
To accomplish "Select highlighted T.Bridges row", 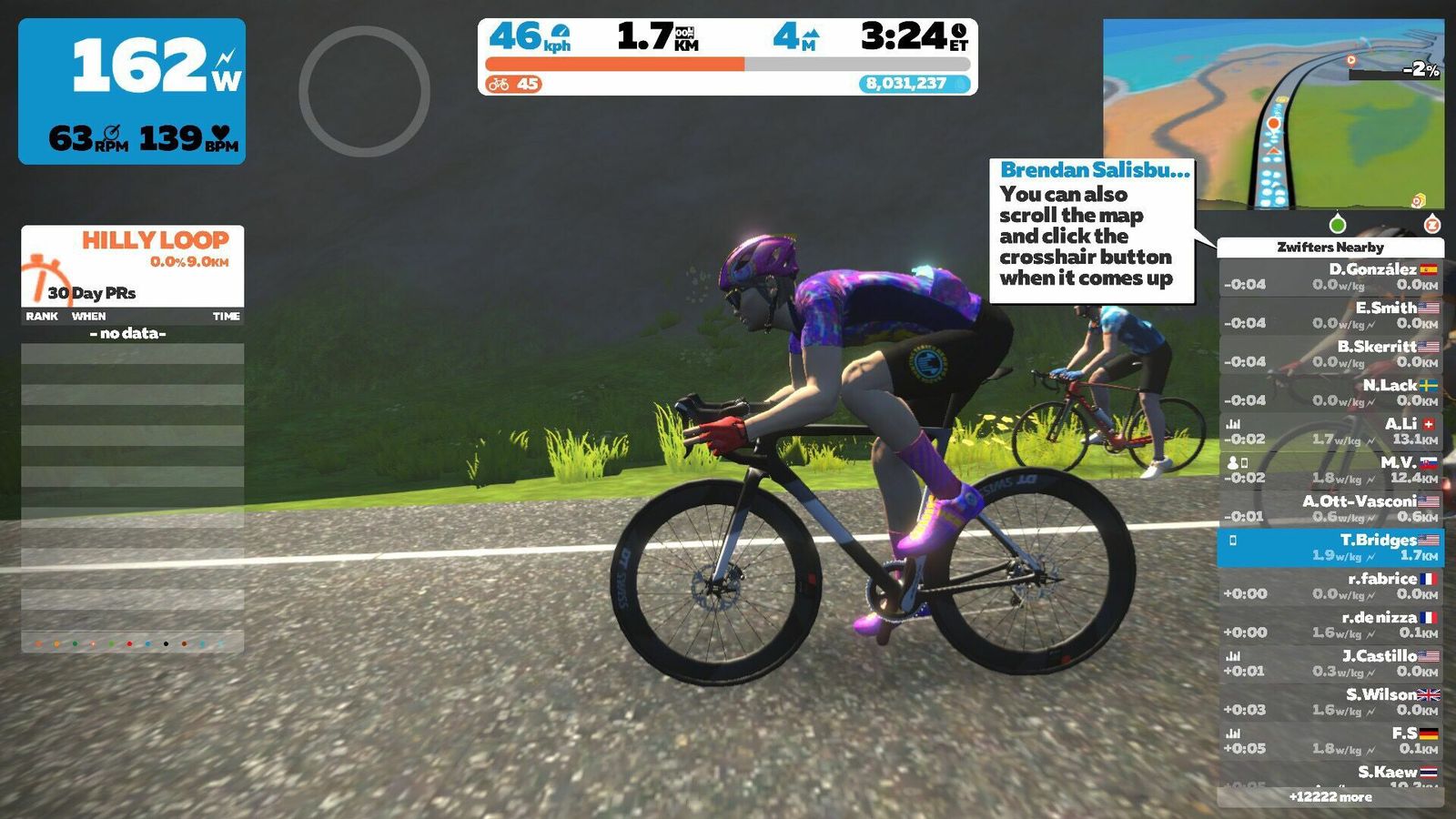I will click(1330, 547).
